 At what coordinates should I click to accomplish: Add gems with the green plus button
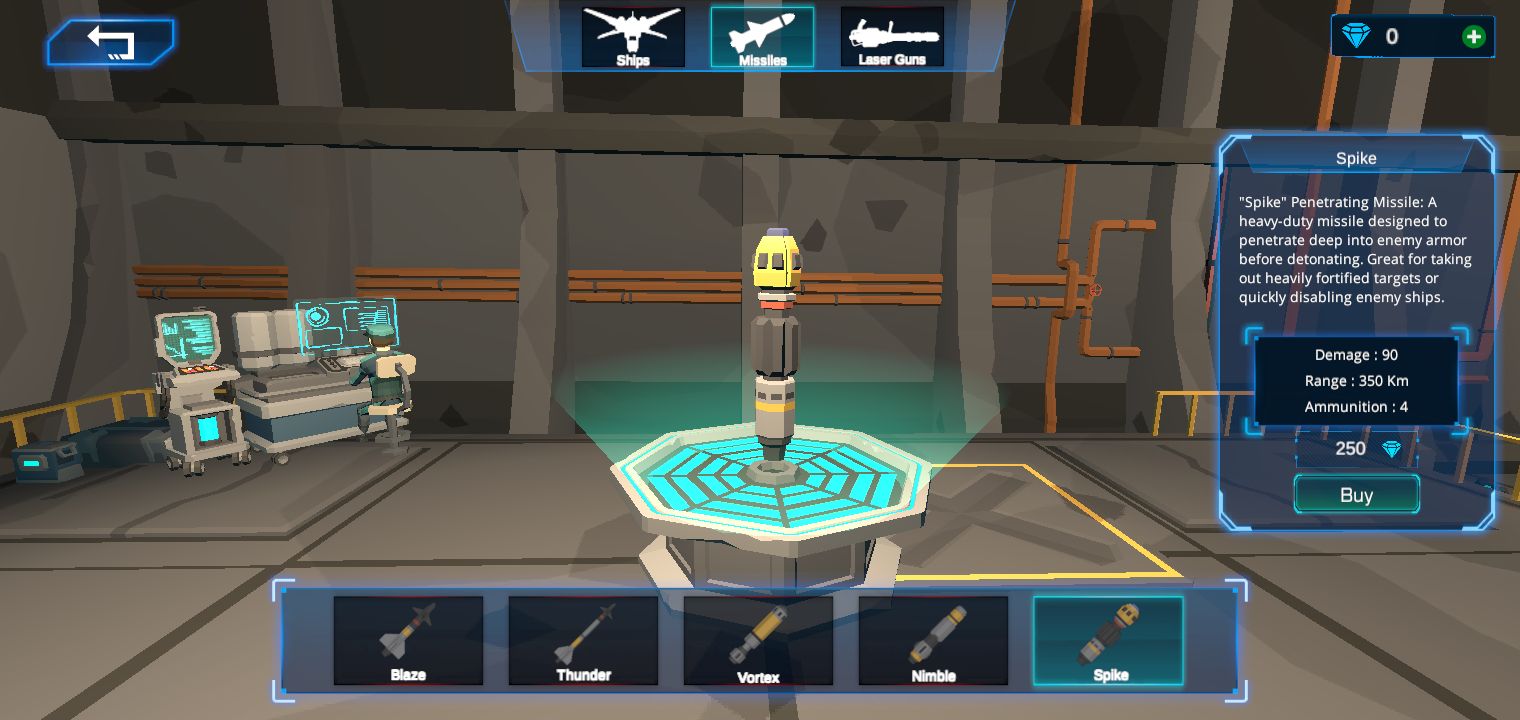[1473, 37]
